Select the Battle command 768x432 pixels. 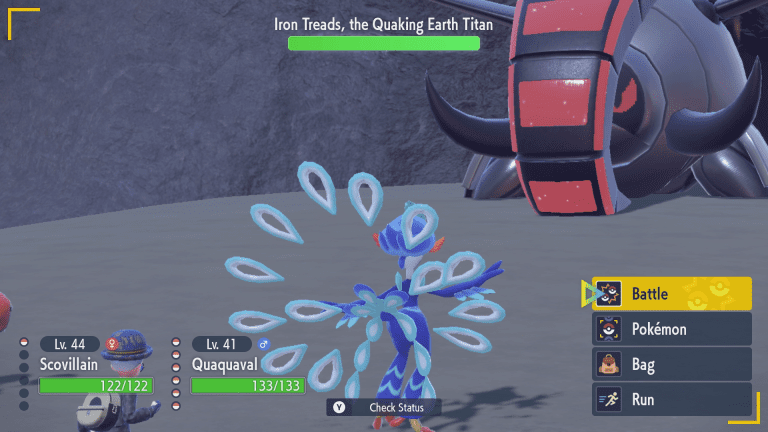[671, 294]
